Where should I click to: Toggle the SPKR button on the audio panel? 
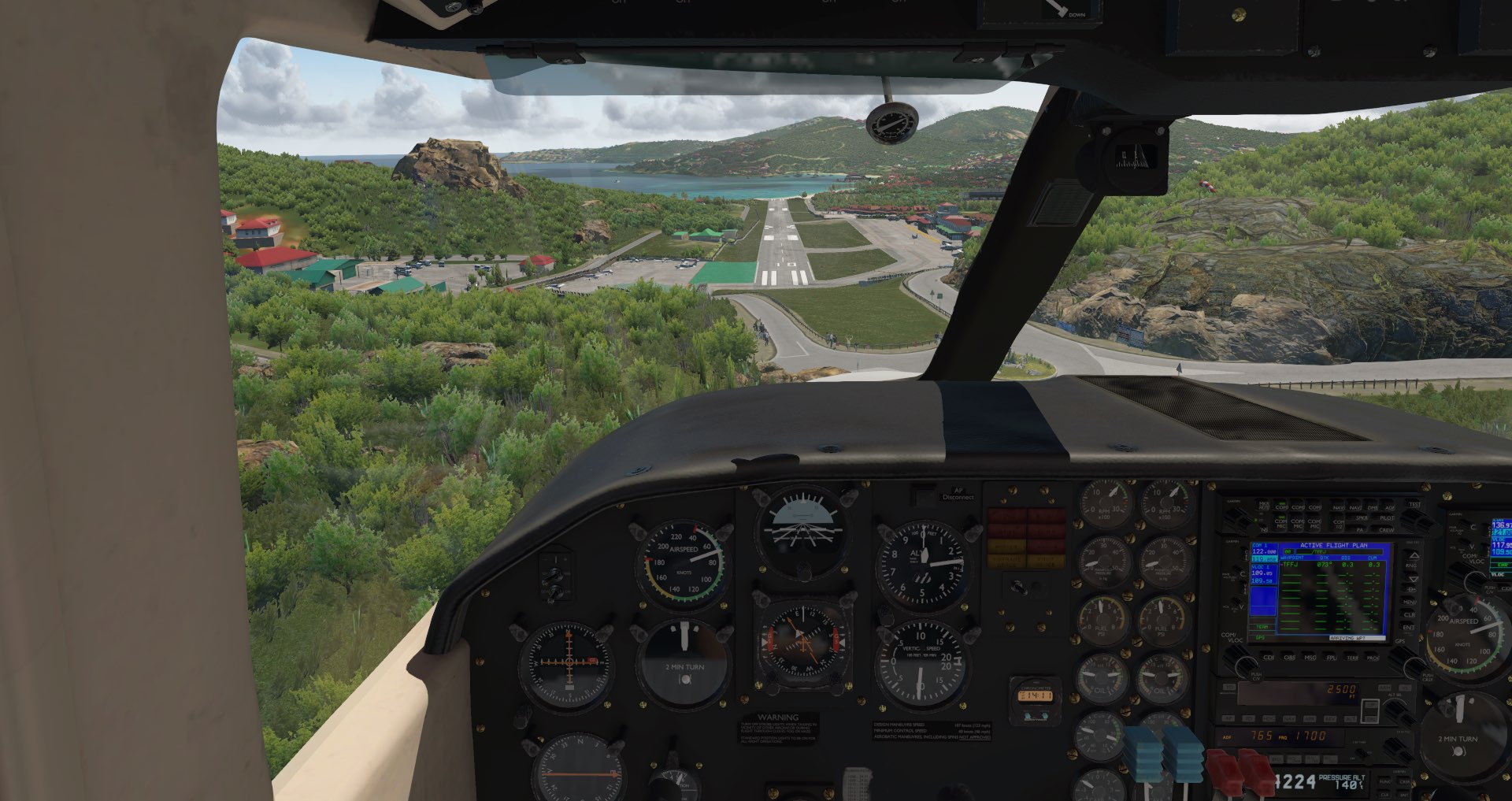(1362, 518)
